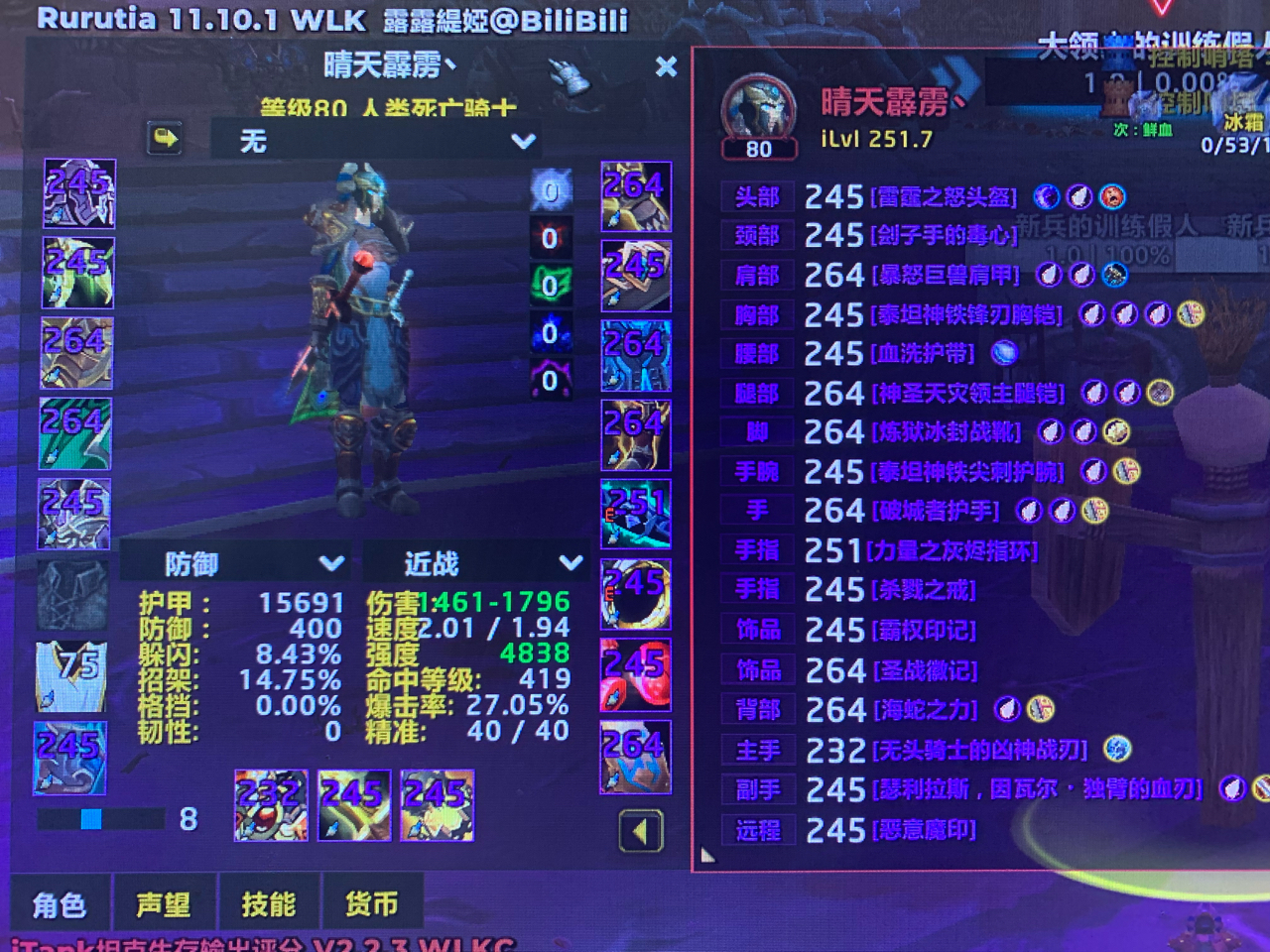Click the blue gem icon beside 血洗护带

(x=1003, y=354)
